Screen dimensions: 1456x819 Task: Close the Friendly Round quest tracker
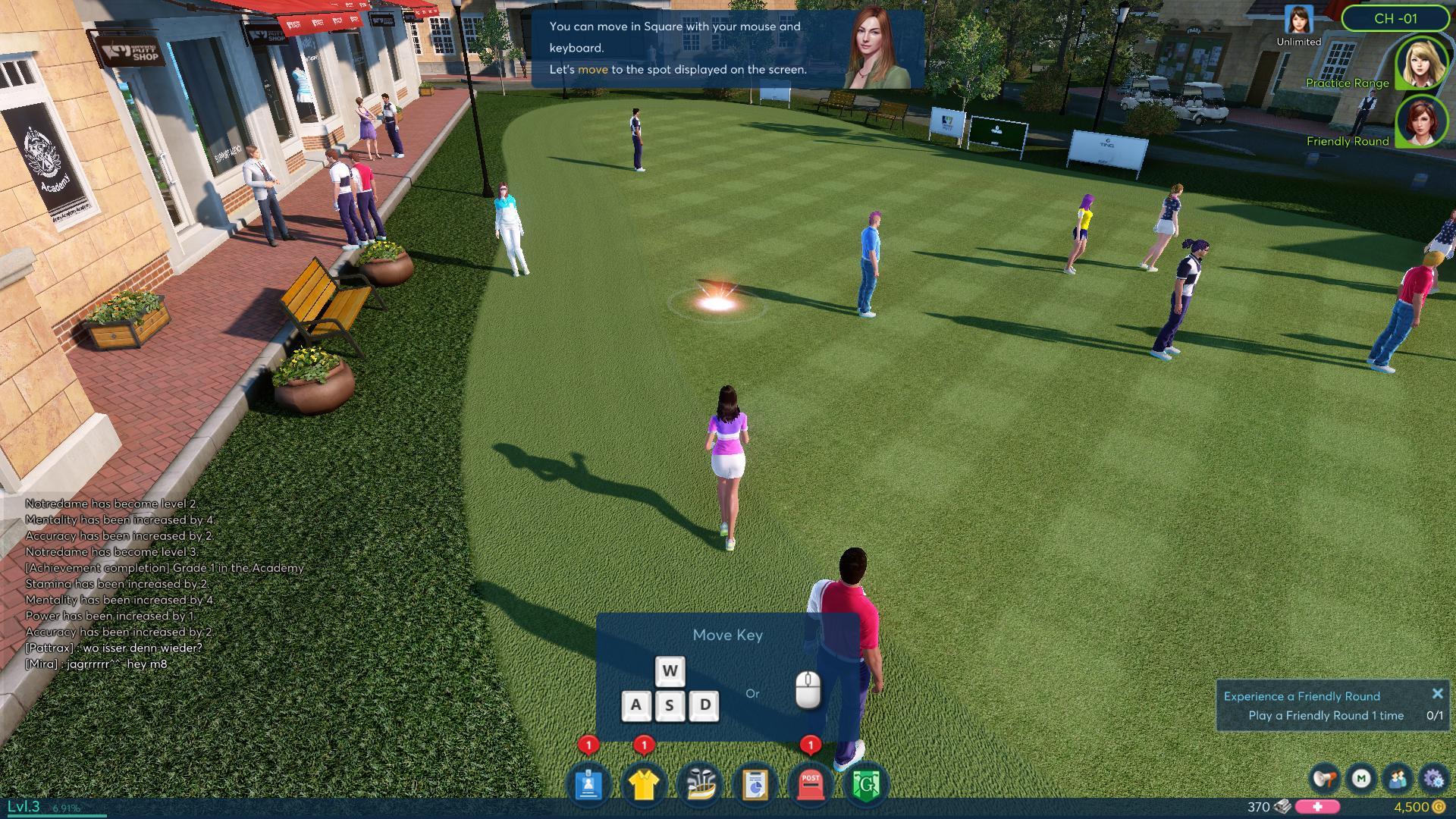1437,694
